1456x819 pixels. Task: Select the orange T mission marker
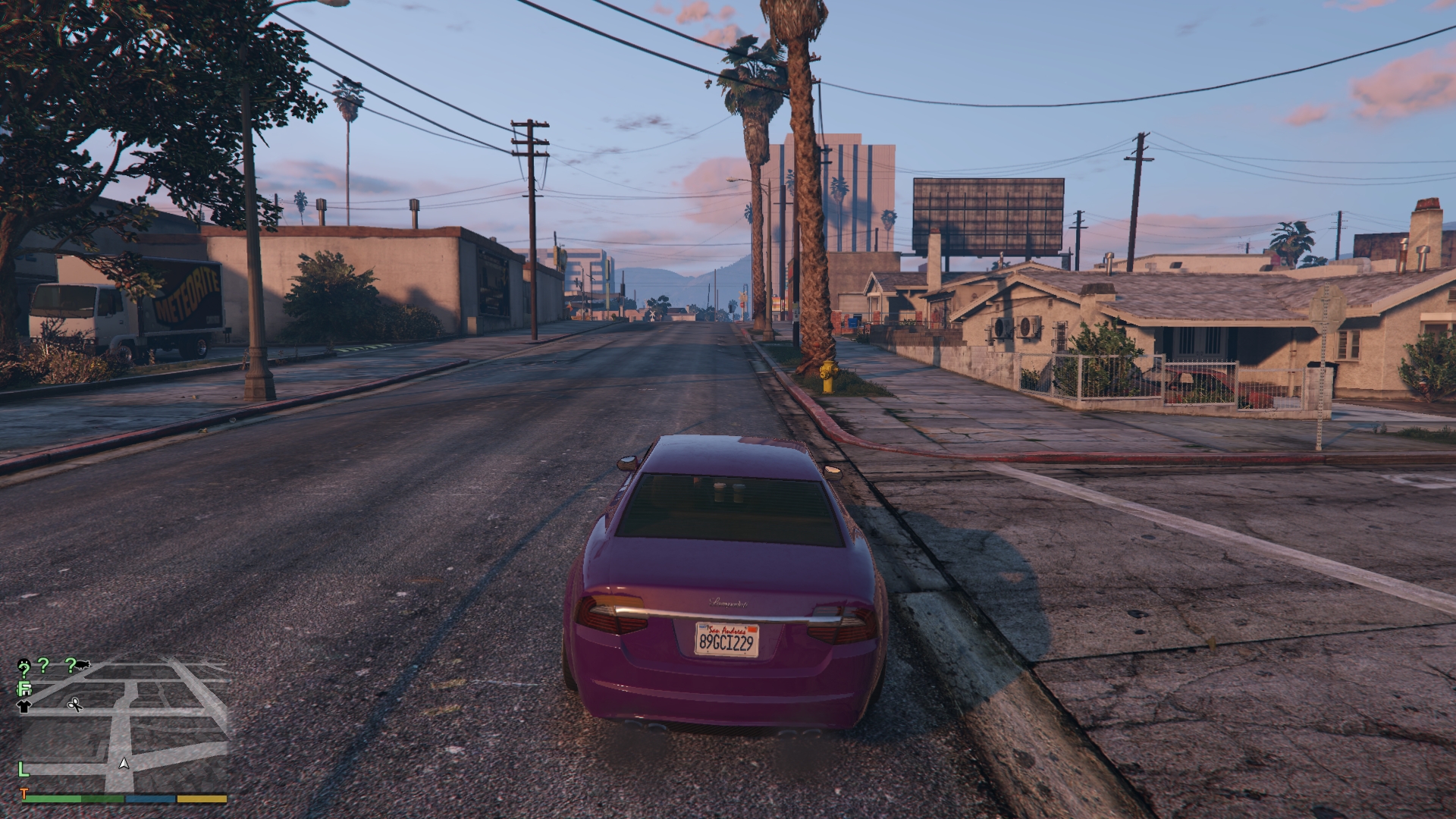[x=24, y=794]
